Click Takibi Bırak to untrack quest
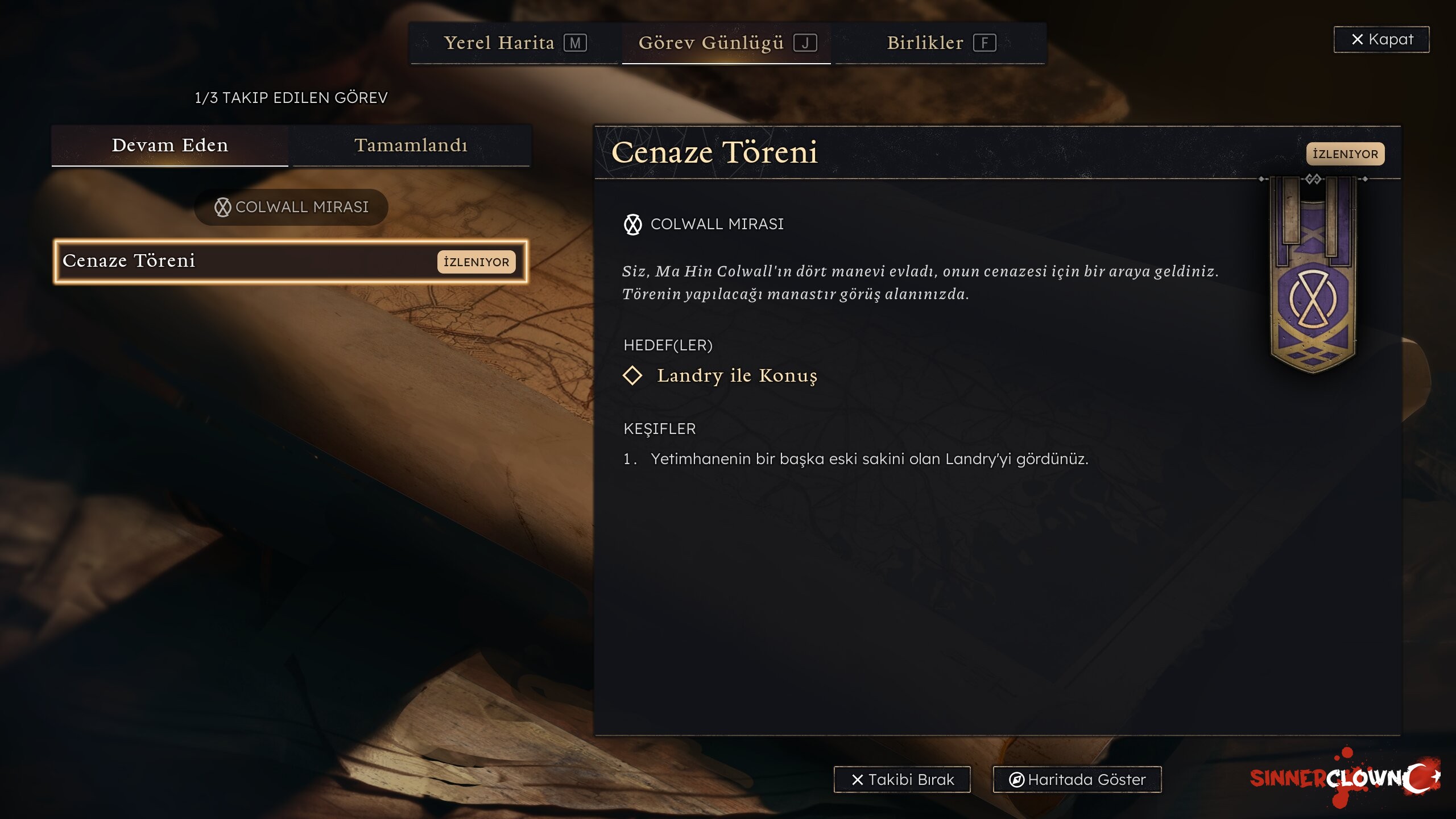This screenshot has height=819, width=1456. (902, 779)
